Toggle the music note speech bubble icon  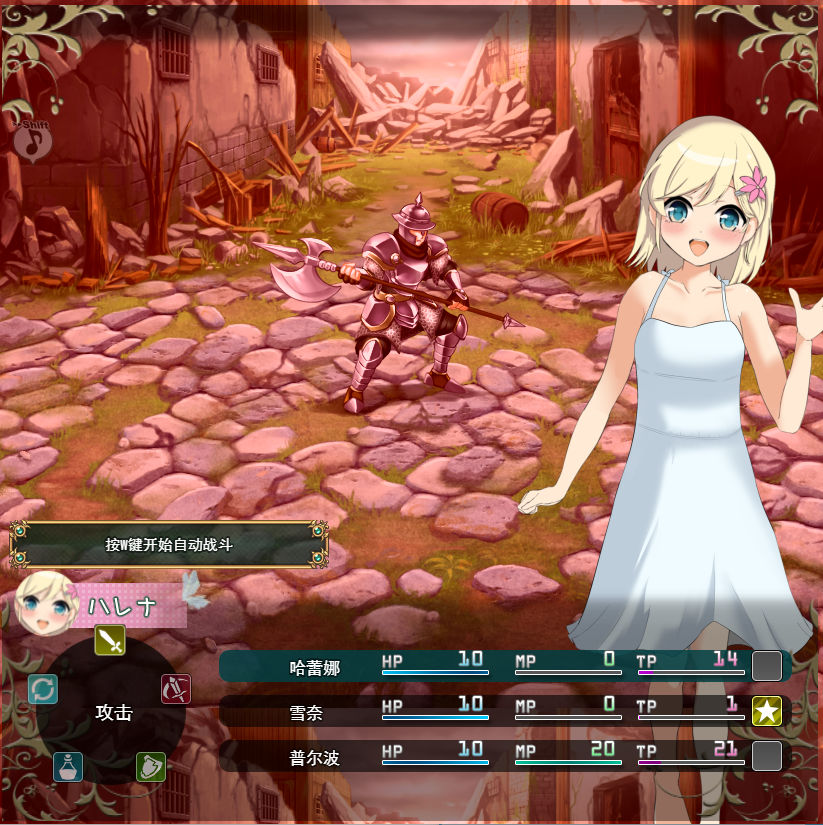[33, 141]
